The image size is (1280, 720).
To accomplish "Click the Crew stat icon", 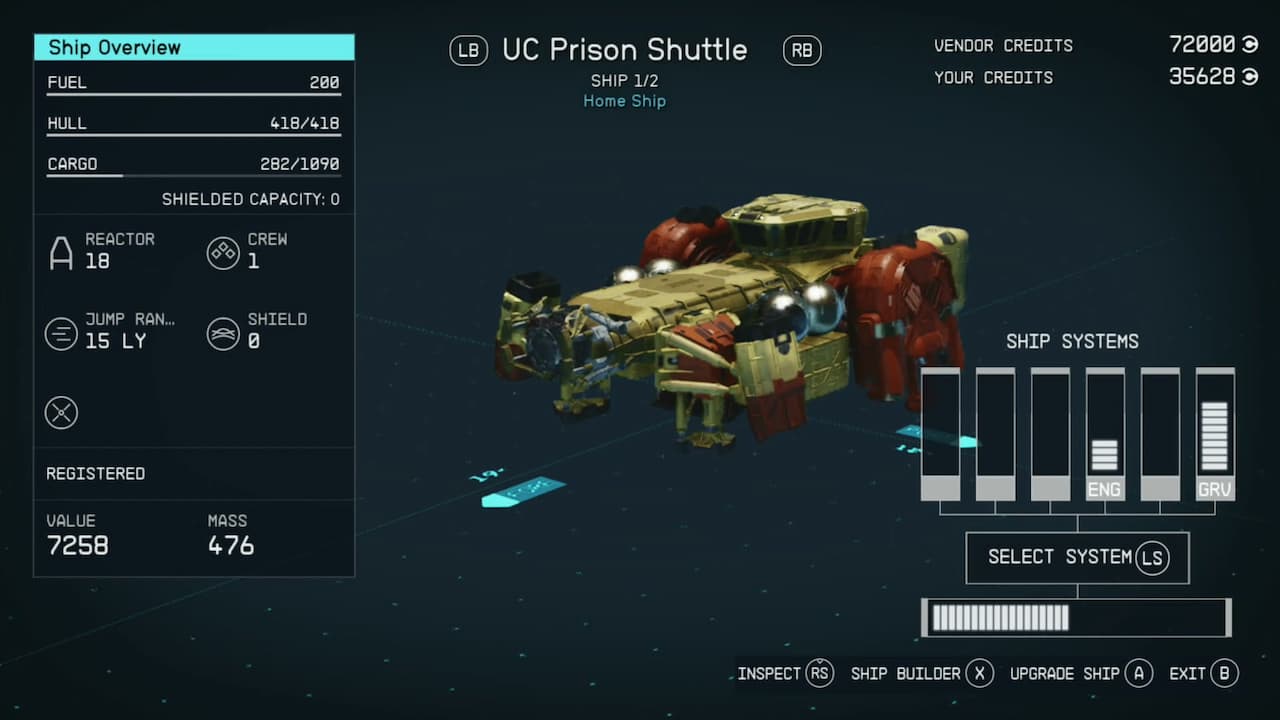I will tap(223, 253).
